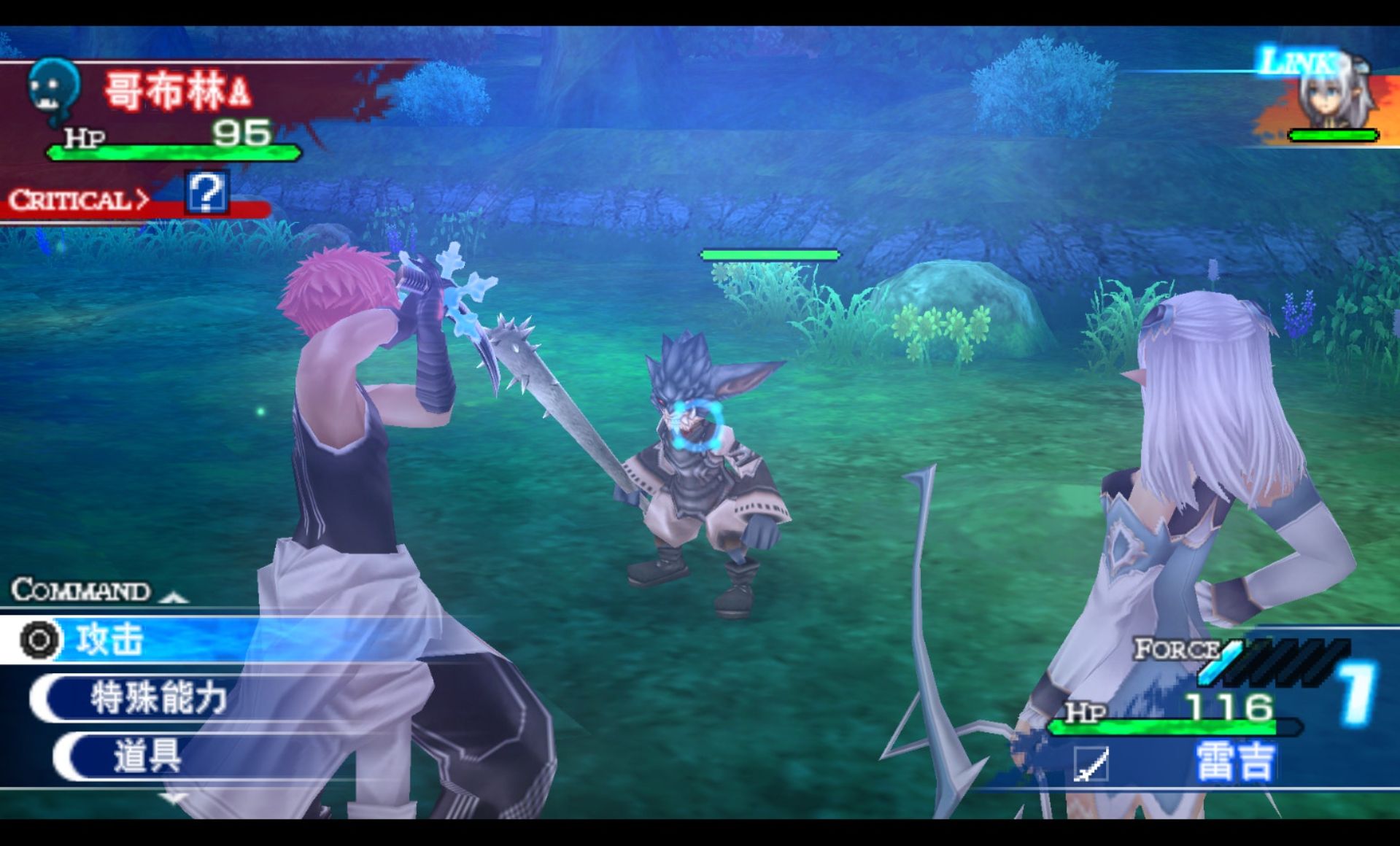Viewport: 1400px width, 846px height.
Task: Click the Critical question mark icon
Action: (x=206, y=193)
